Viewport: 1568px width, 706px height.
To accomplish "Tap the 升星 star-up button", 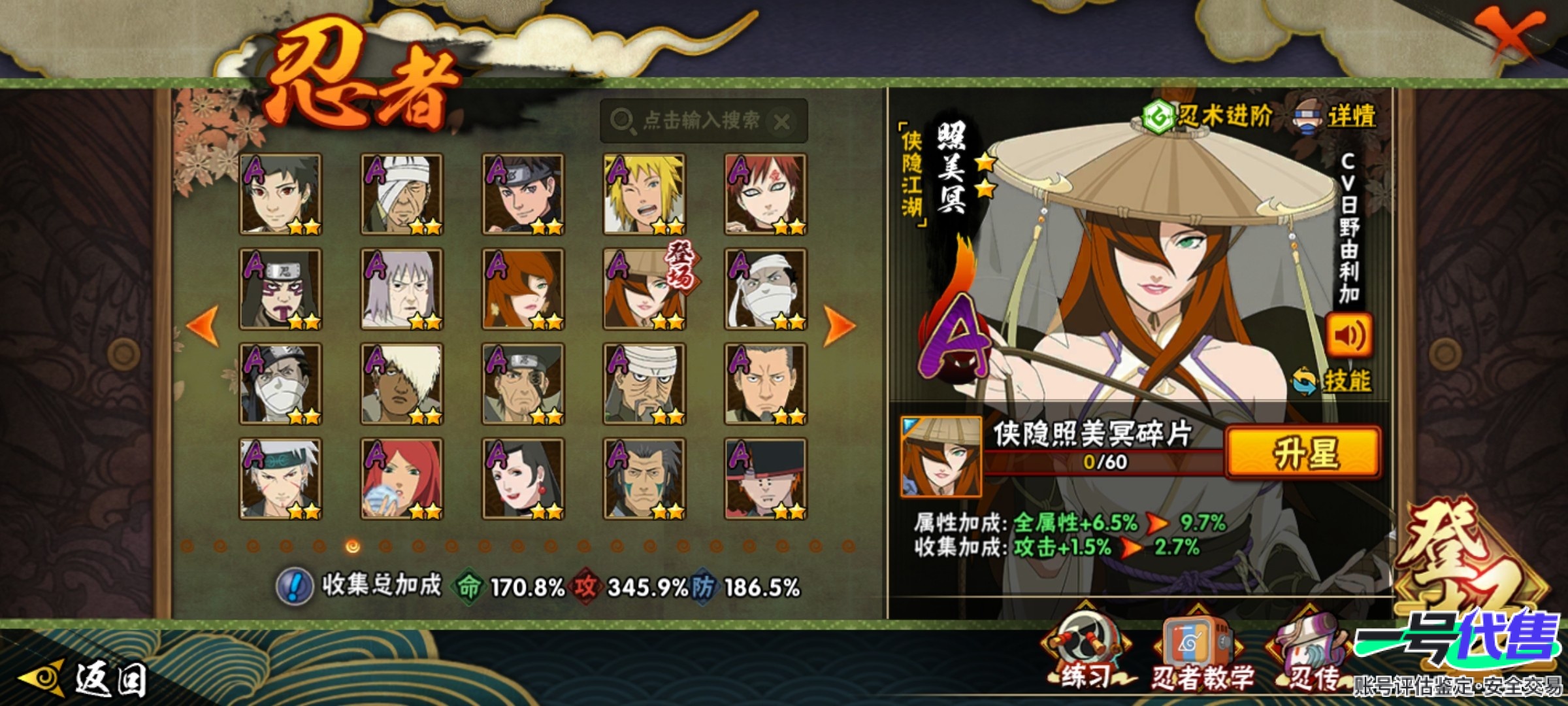I will click(1303, 453).
